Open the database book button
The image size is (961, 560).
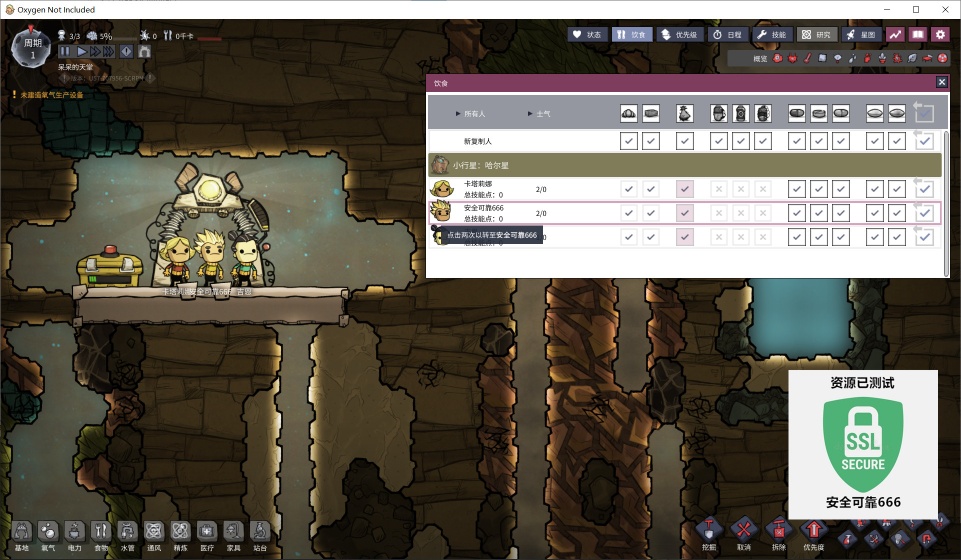[917, 34]
